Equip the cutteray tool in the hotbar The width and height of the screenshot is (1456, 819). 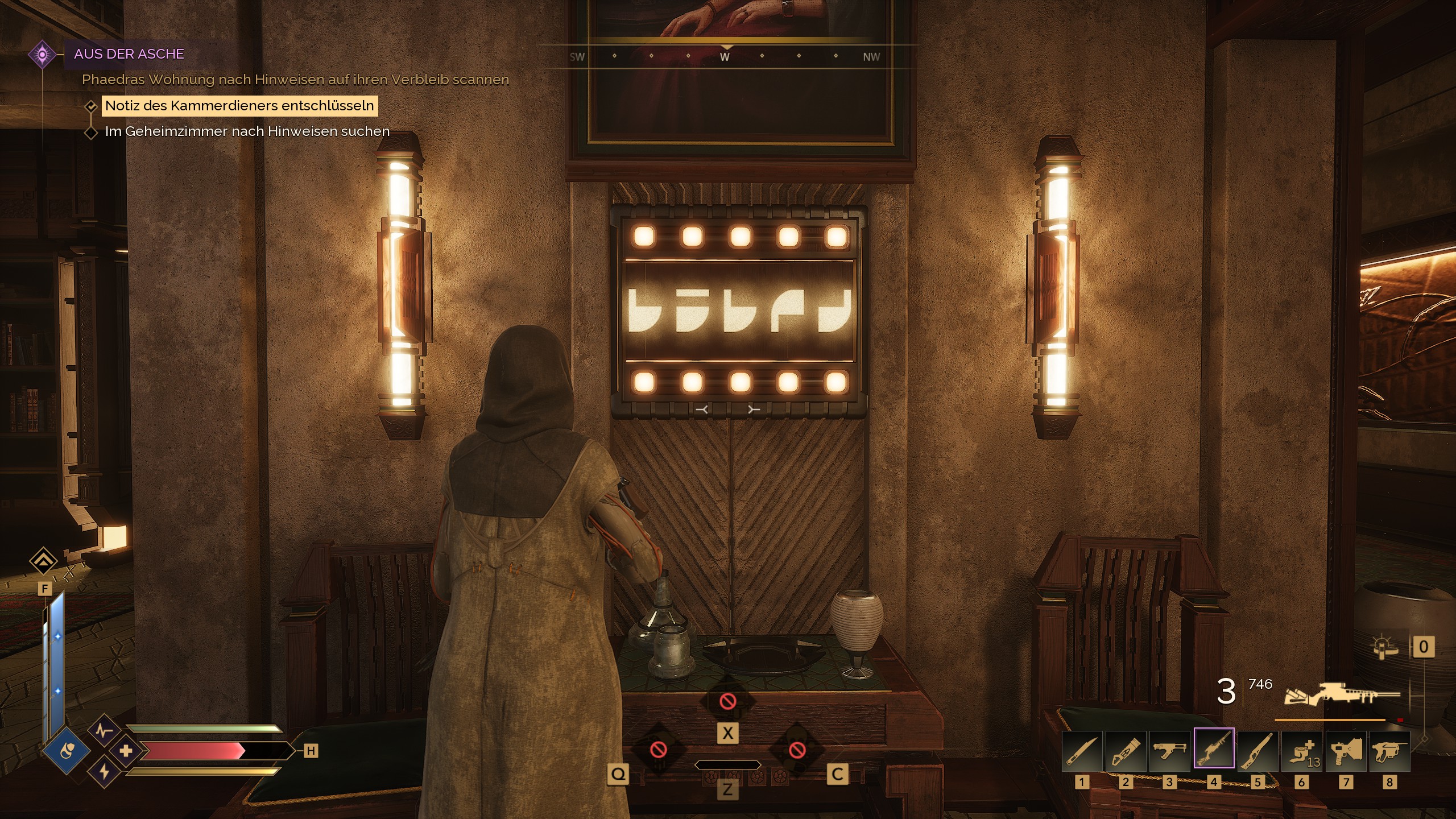click(x=1126, y=750)
